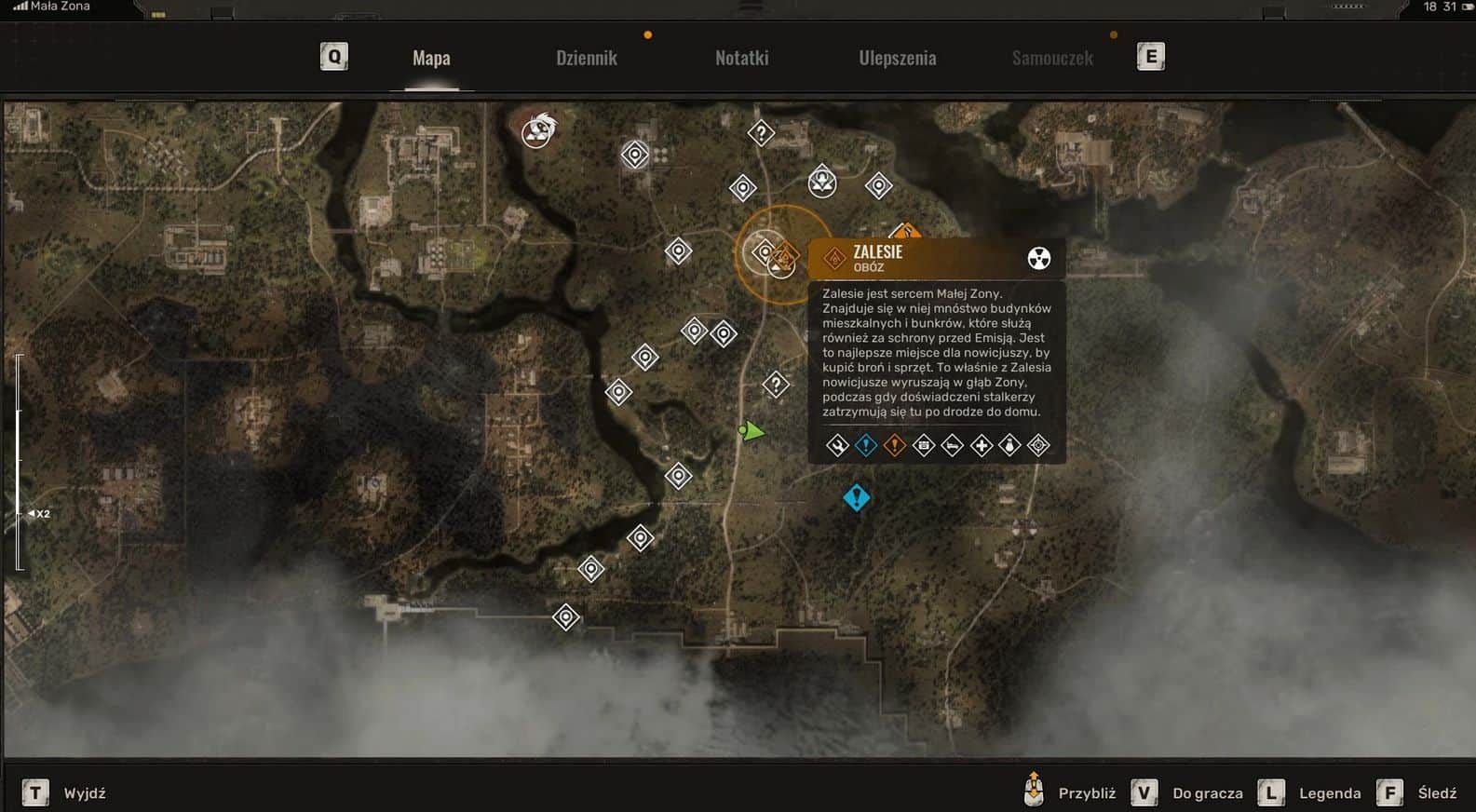Select the Mapa tab

431,58
